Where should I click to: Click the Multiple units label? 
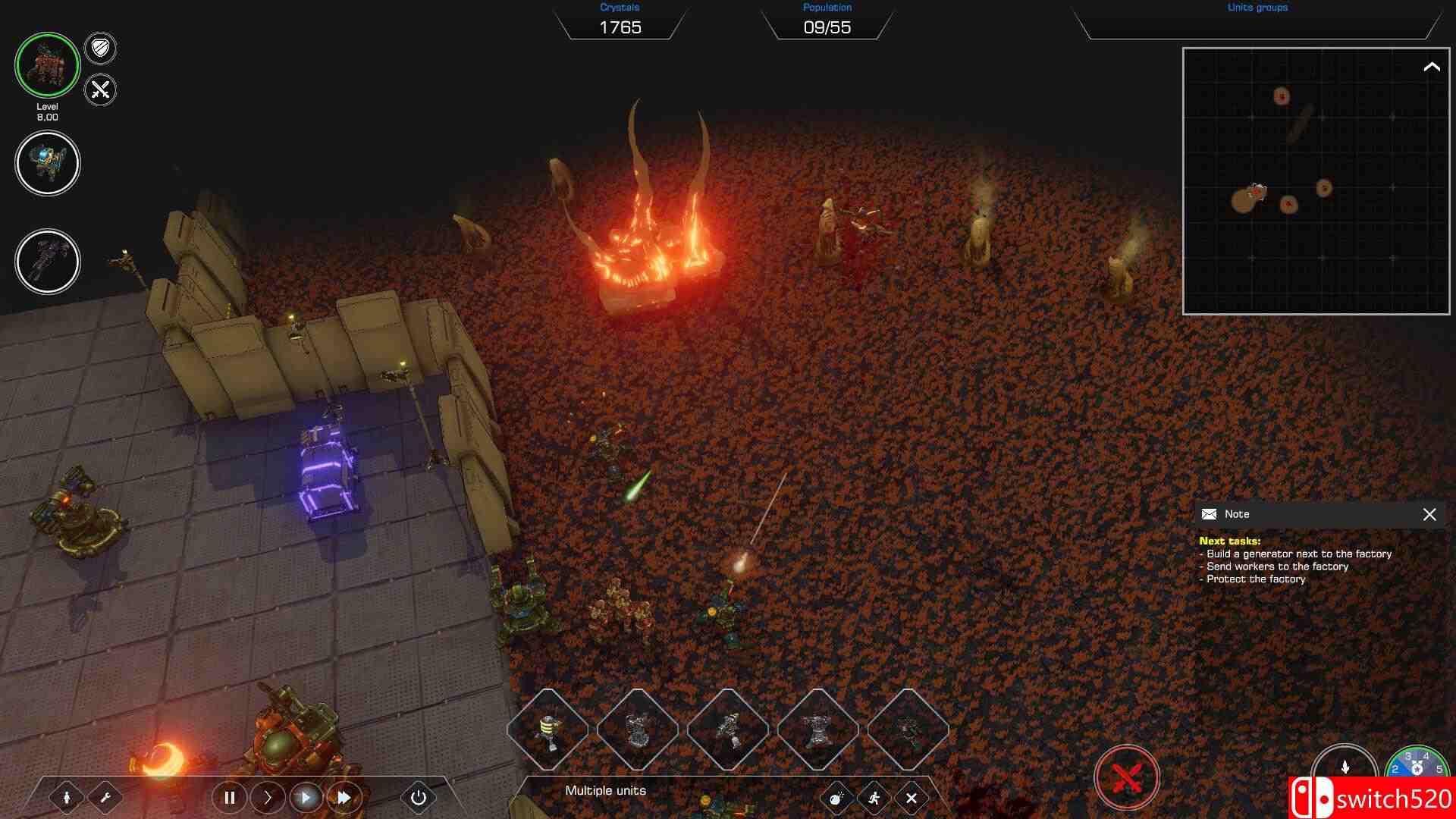(x=604, y=790)
